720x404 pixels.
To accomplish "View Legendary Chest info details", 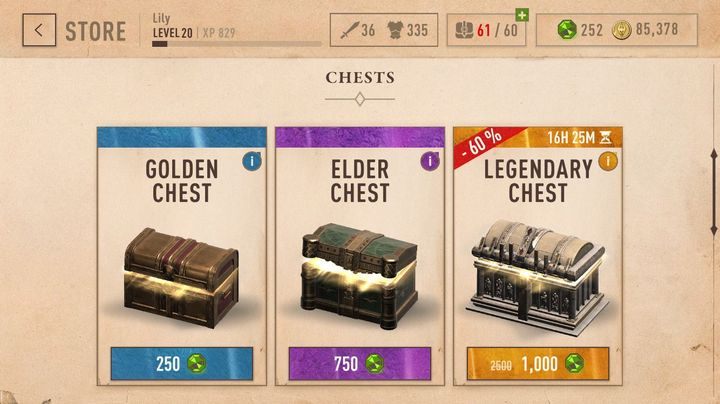I will coord(607,160).
